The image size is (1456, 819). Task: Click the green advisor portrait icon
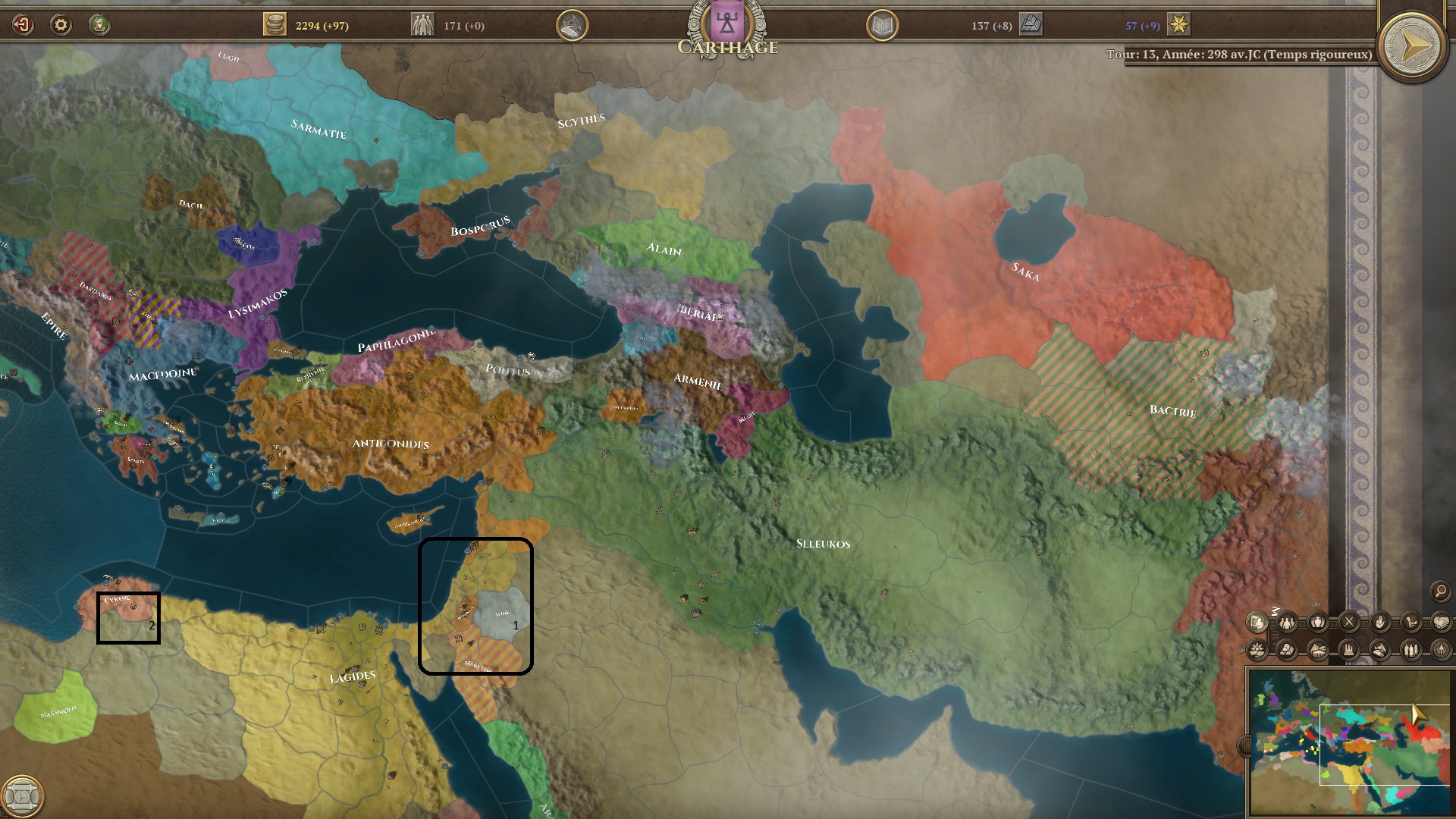click(99, 25)
